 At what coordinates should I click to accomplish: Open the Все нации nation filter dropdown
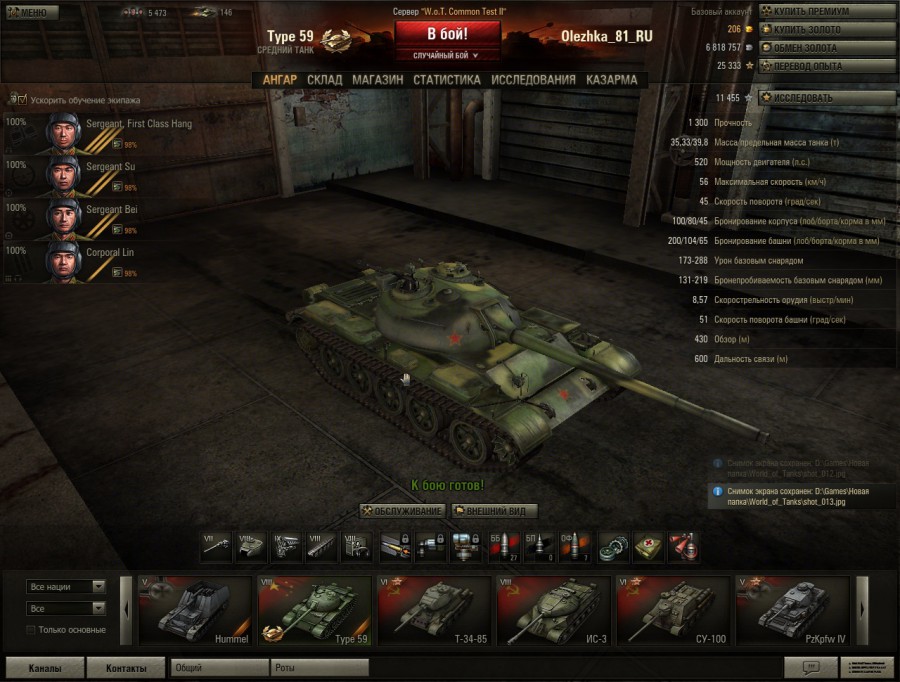[x=66, y=587]
